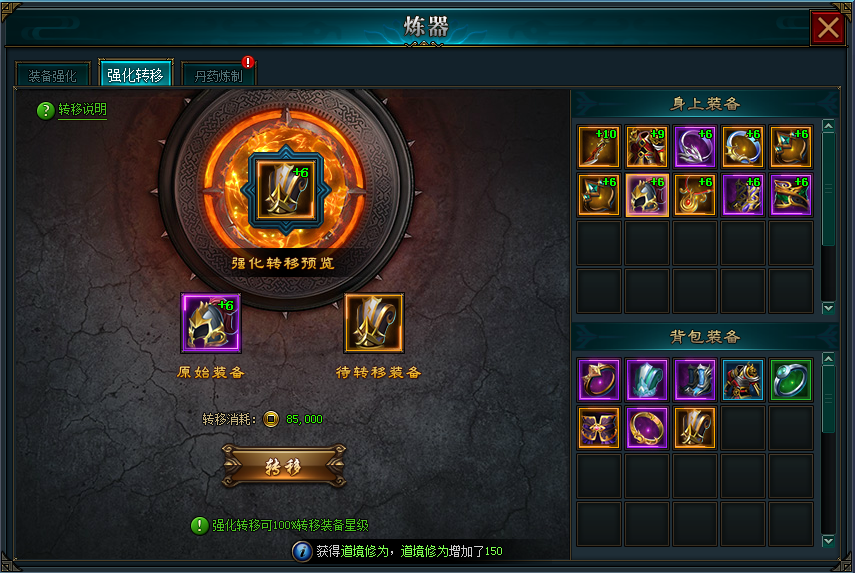Choose the +10 weapon in equipped gear
The image size is (855, 573).
coord(599,147)
